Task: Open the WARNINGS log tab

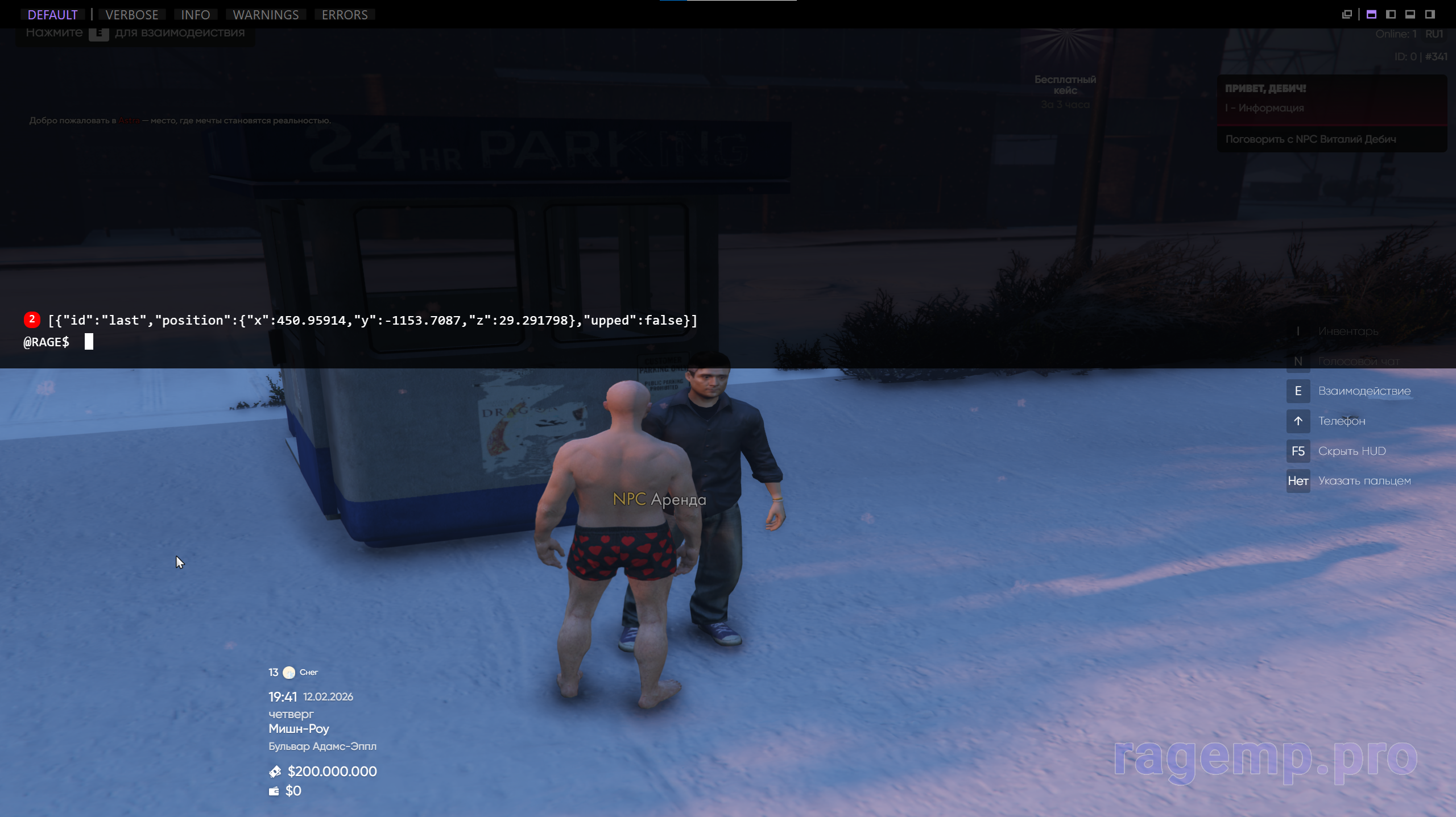Action: (266, 15)
